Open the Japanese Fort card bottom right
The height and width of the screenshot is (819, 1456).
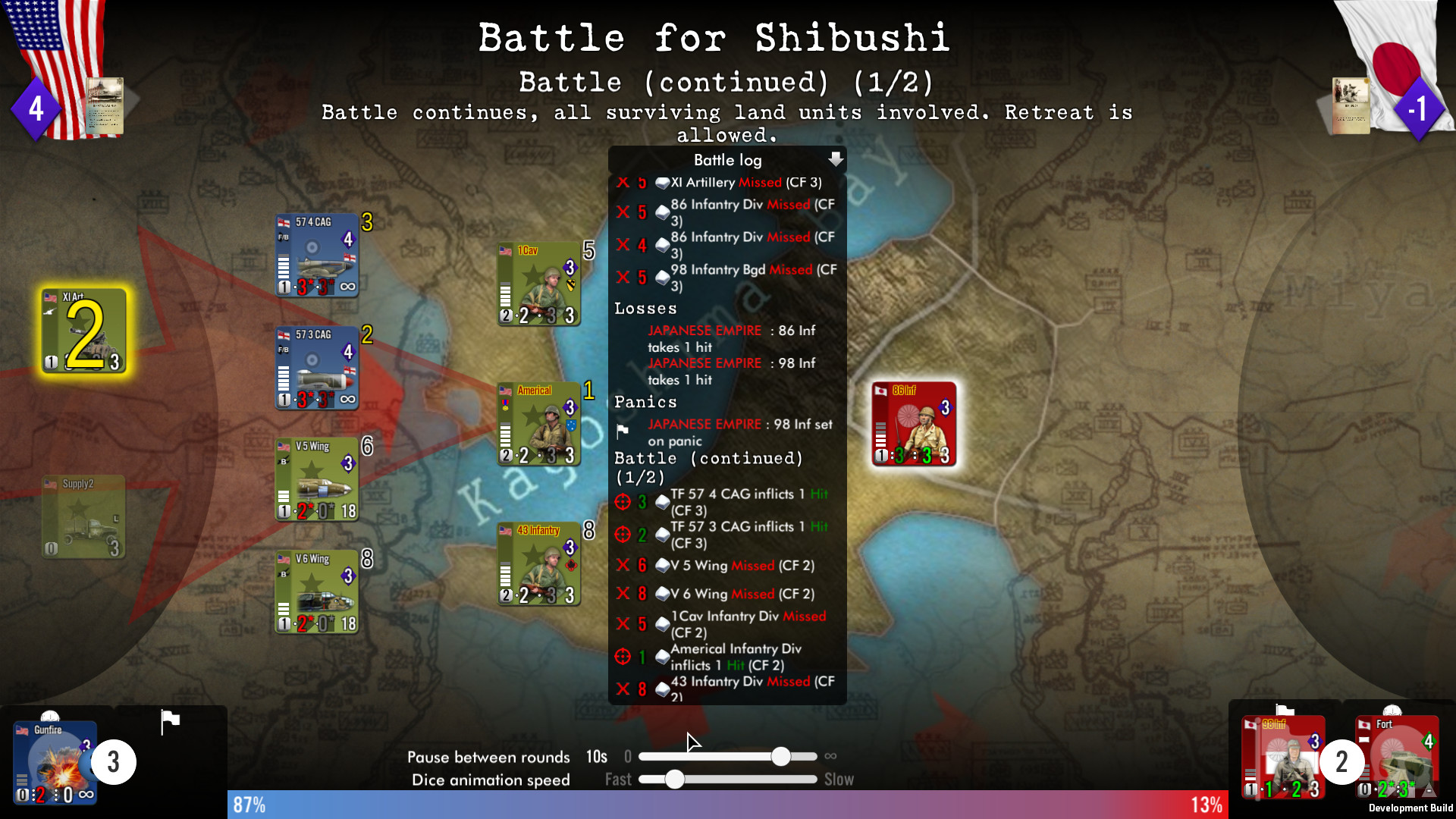click(1398, 758)
